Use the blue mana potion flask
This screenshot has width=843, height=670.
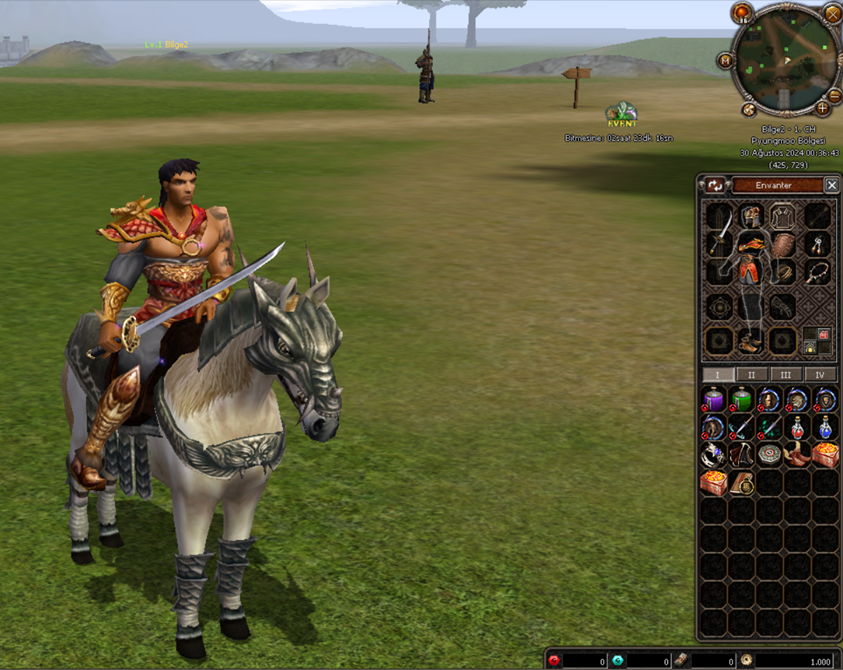pos(825,428)
